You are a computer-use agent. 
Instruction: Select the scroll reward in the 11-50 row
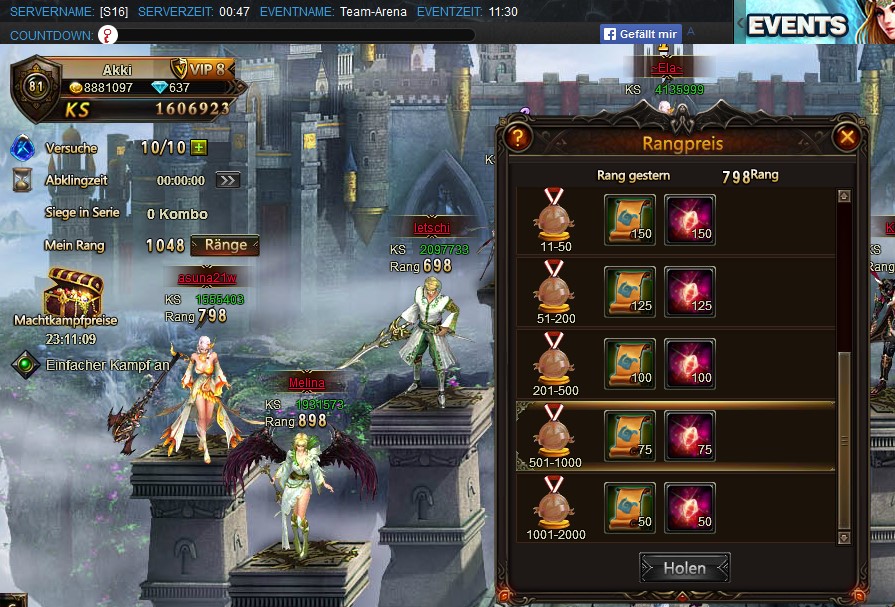coord(630,220)
